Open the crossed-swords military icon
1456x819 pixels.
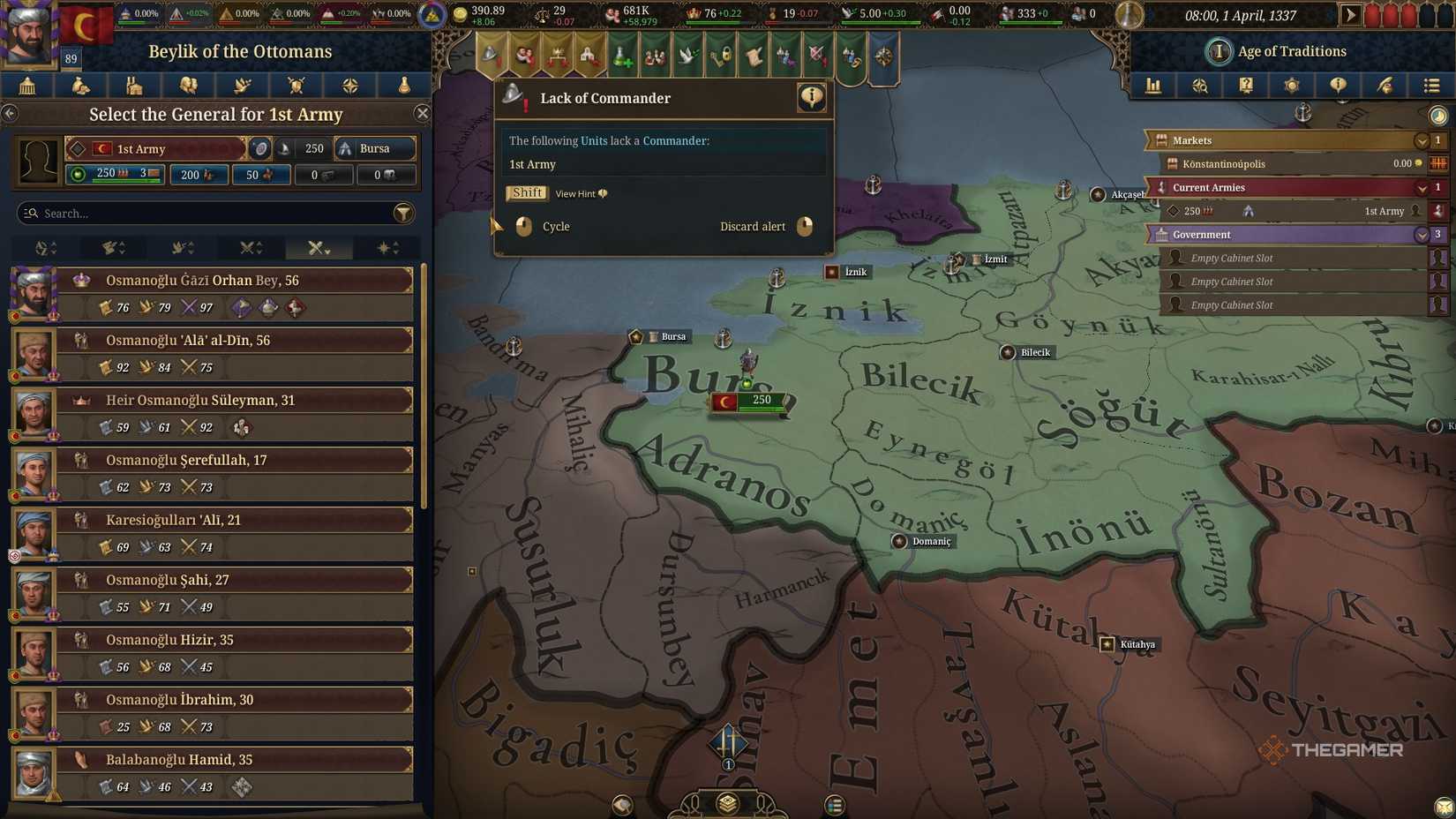coord(296,86)
